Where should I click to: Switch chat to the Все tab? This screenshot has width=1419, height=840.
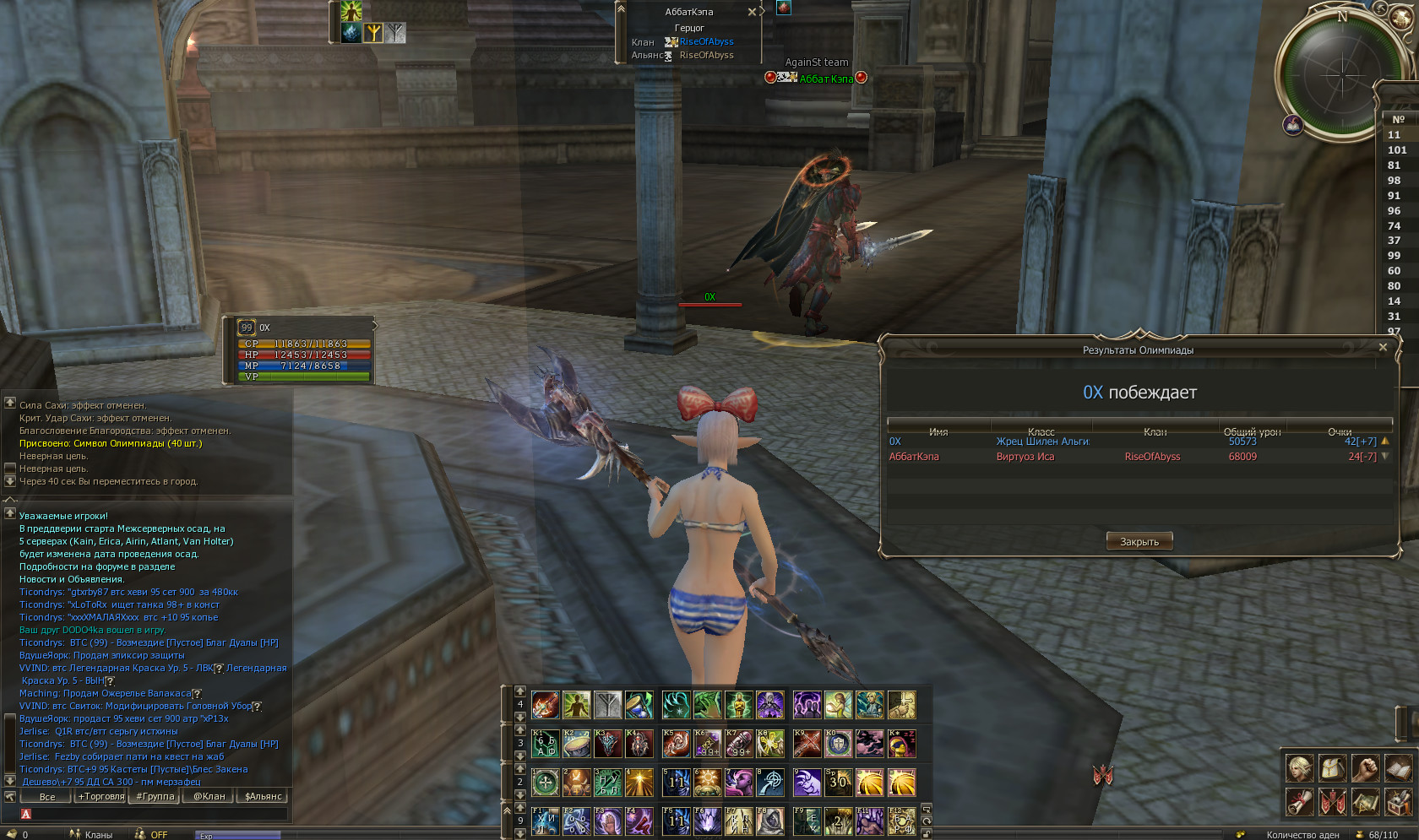tap(47, 796)
